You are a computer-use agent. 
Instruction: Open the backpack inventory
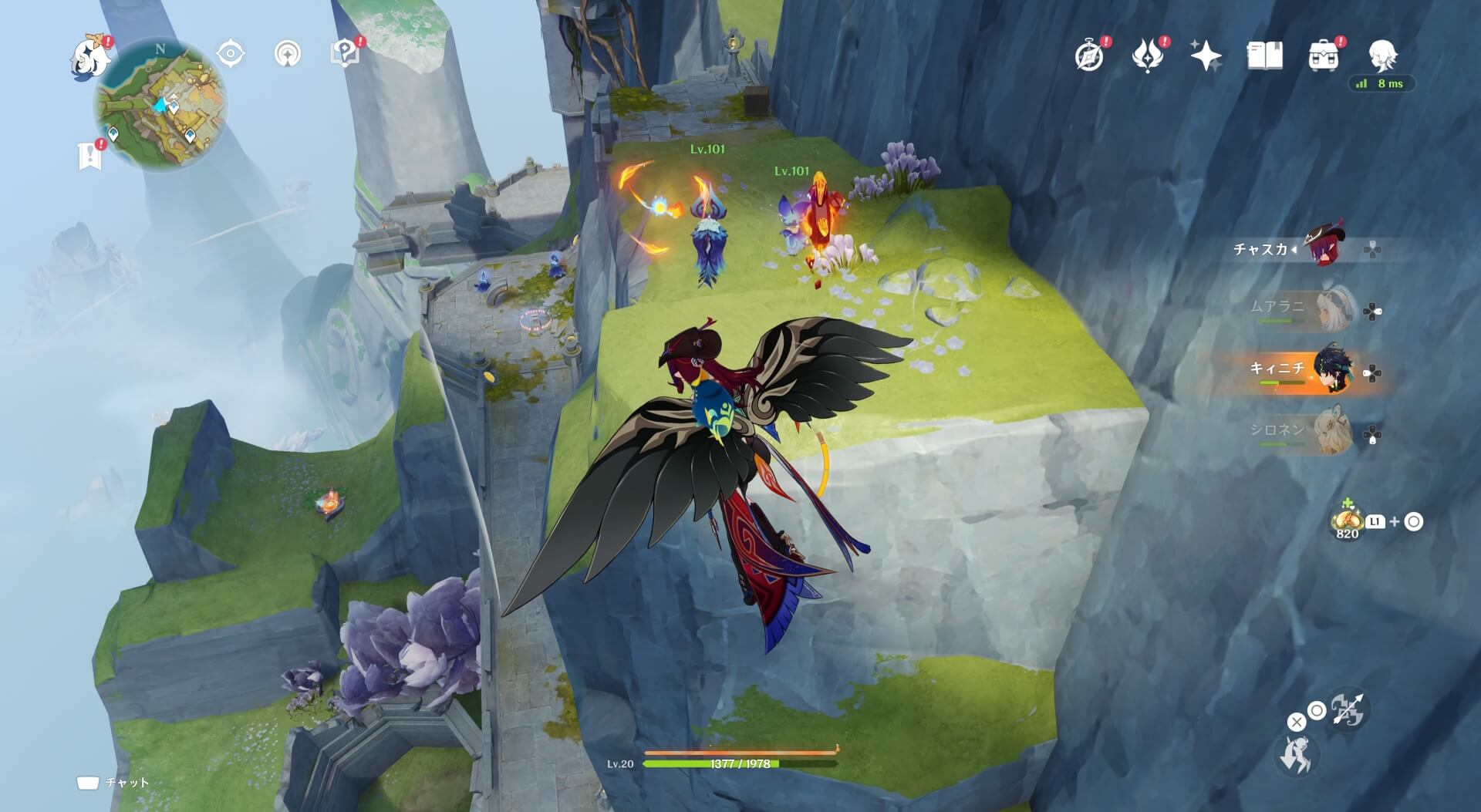pos(1323,56)
